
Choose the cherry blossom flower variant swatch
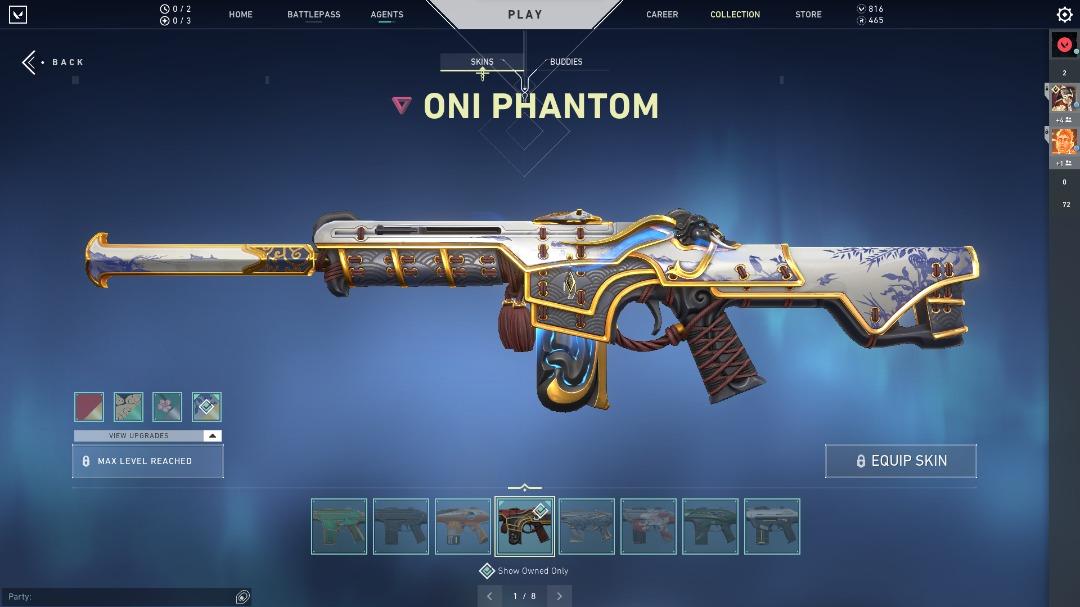point(167,407)
